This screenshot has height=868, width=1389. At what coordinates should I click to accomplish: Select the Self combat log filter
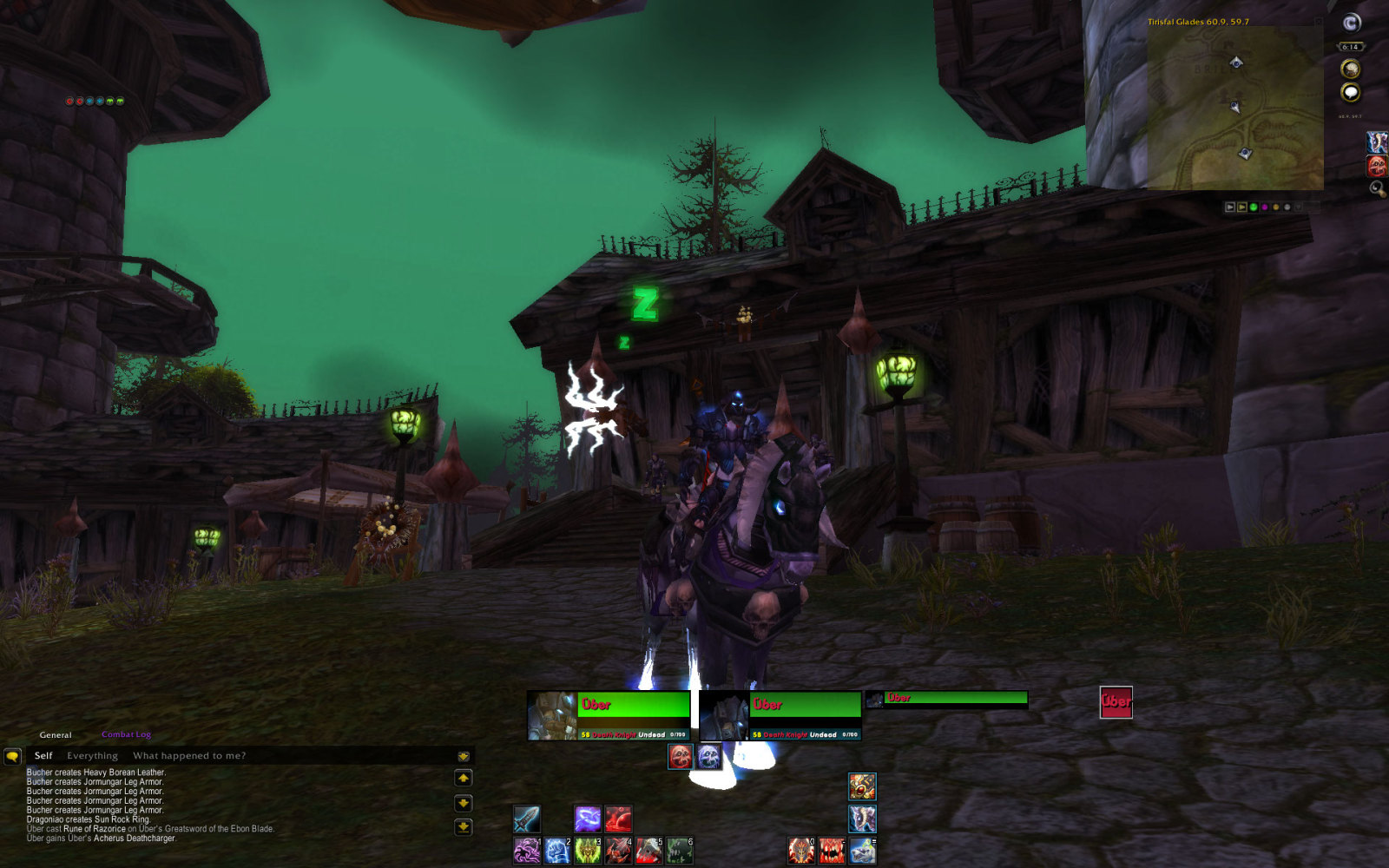click(43, 755)
